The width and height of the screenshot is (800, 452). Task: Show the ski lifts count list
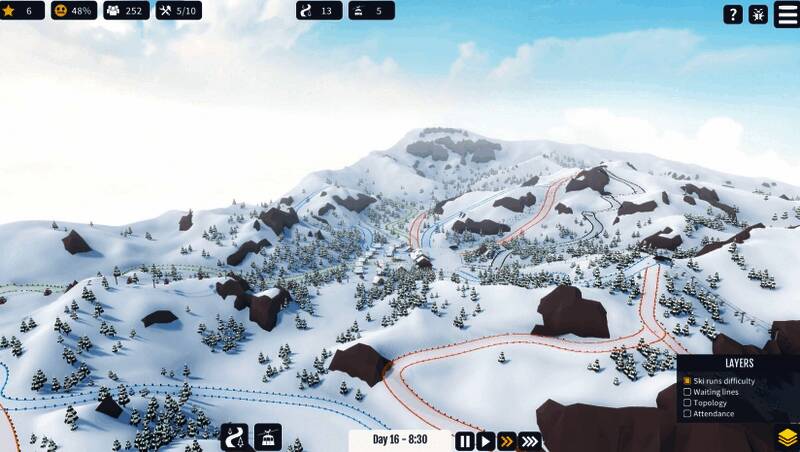point(371,11)
